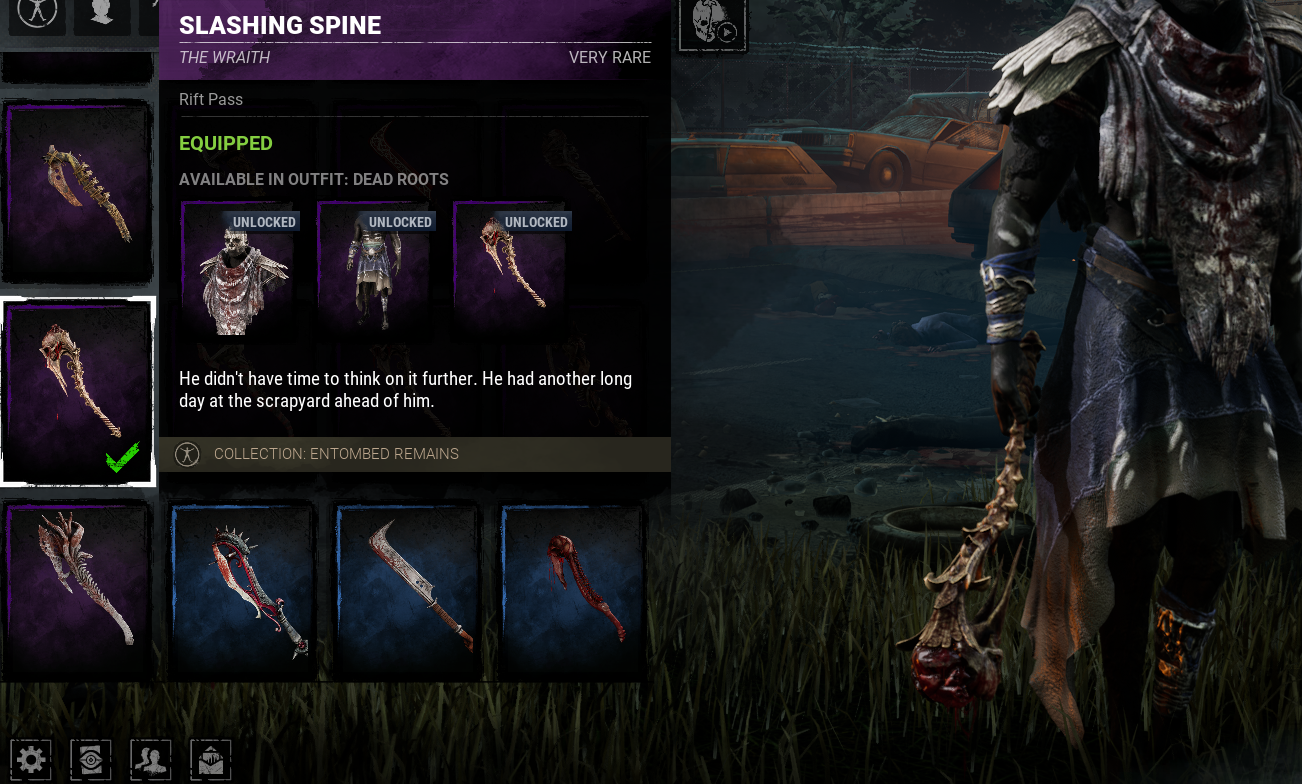Image resolution: width=1302 pixels, height=784 pixels.
Task: Choose the hooked machete weapon card
Action: click(409, 591)
